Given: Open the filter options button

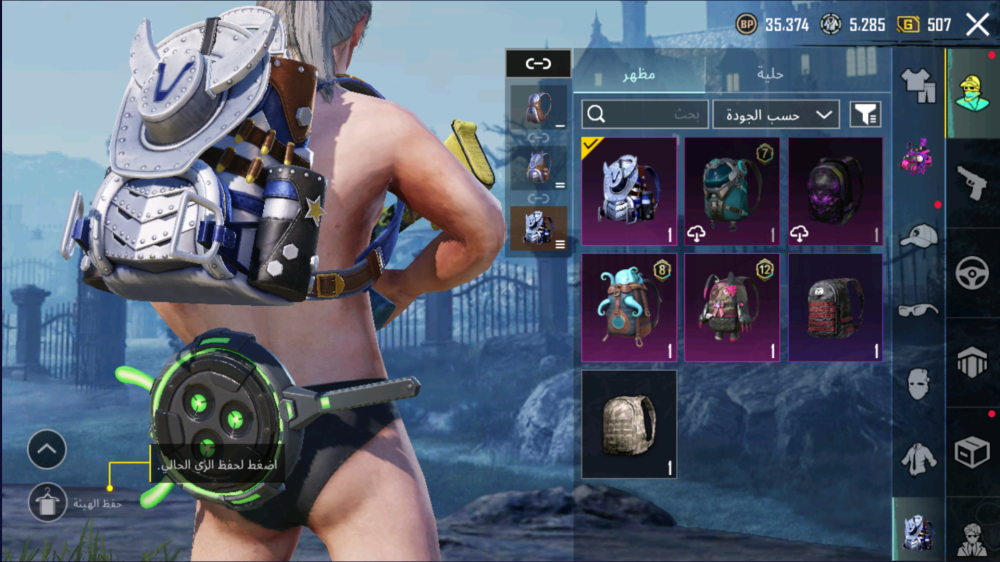Looking at the screenshot, I should [865, 114].
